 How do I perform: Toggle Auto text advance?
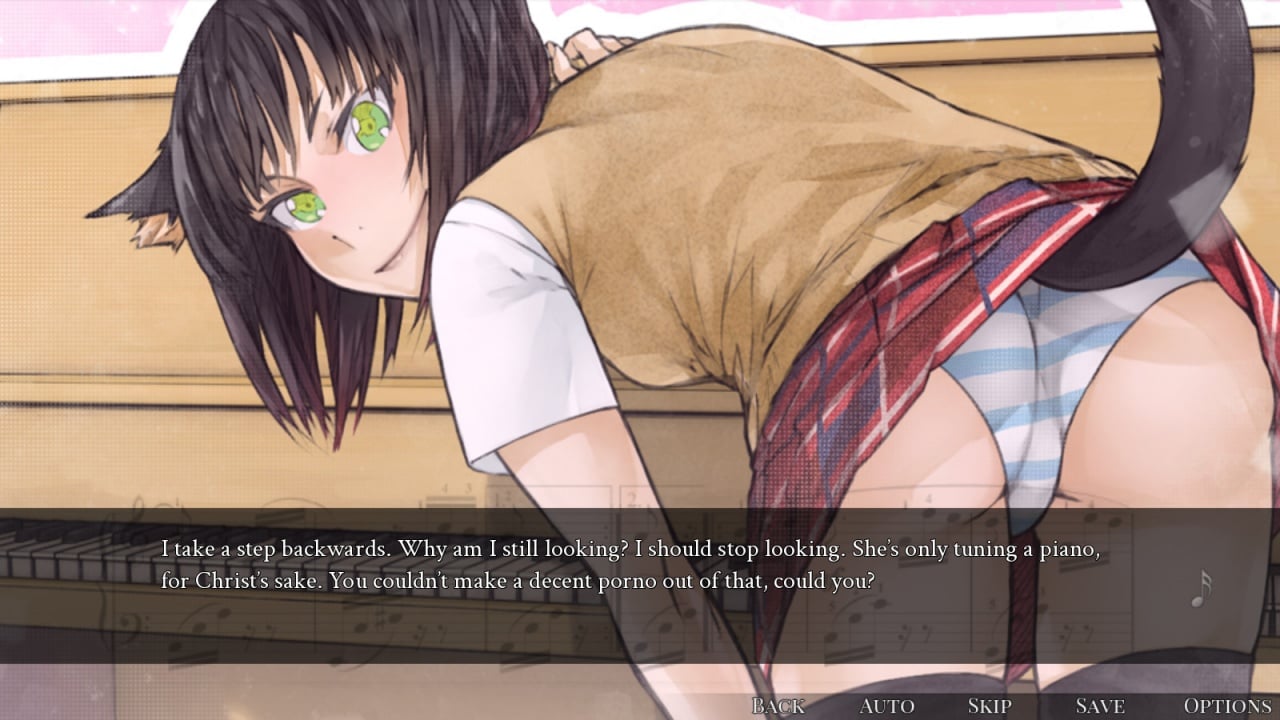point(886,706)
